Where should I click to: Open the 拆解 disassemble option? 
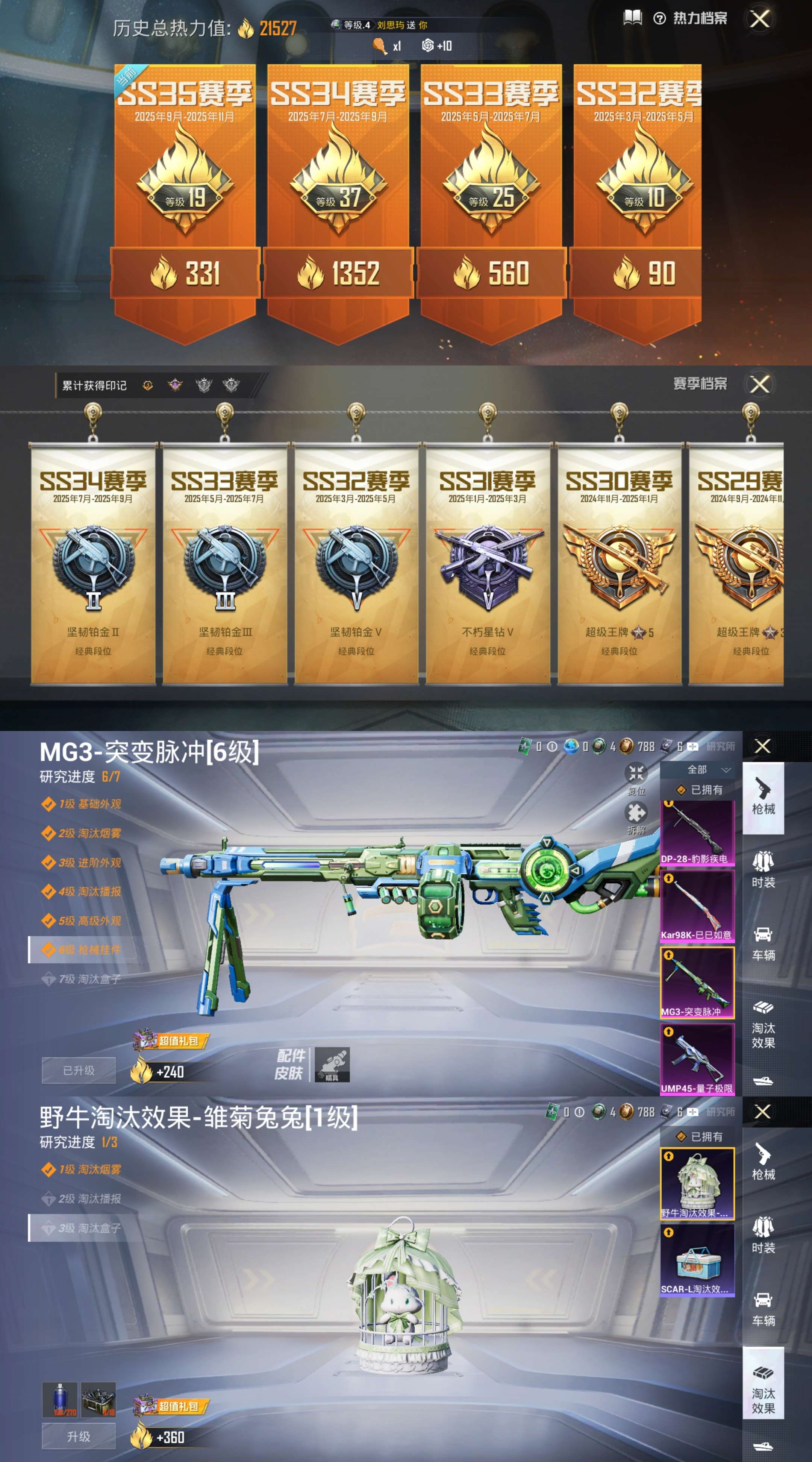(636, 818)
